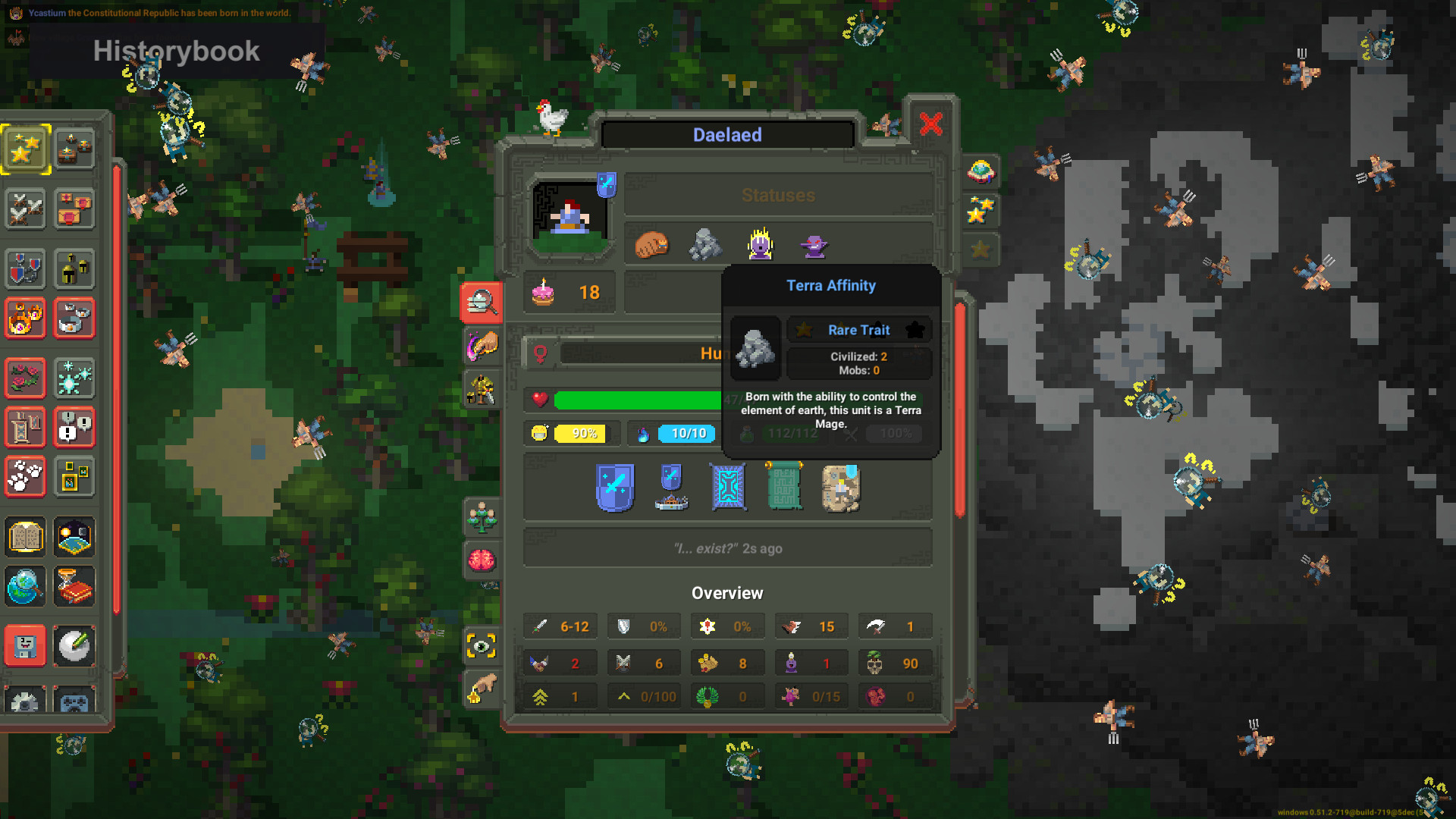Open the unit's brain mind panel
1456x819 pixels.
(x=482, y=560)
